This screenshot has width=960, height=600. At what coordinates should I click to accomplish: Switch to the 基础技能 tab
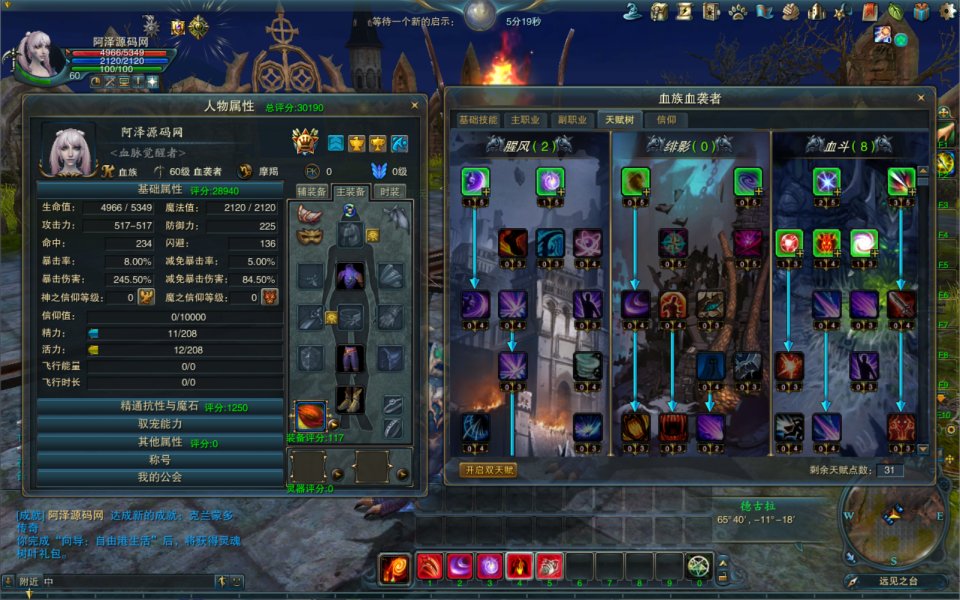point(478,120)
